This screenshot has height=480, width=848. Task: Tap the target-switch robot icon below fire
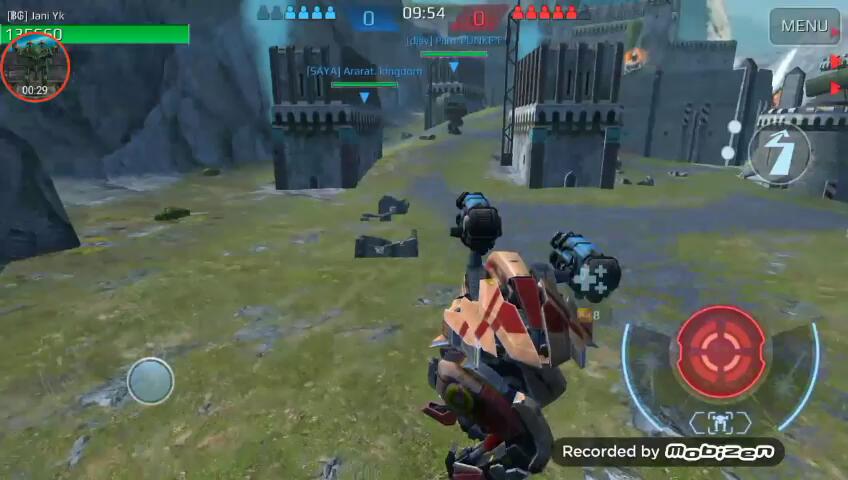tap(720, 422)
